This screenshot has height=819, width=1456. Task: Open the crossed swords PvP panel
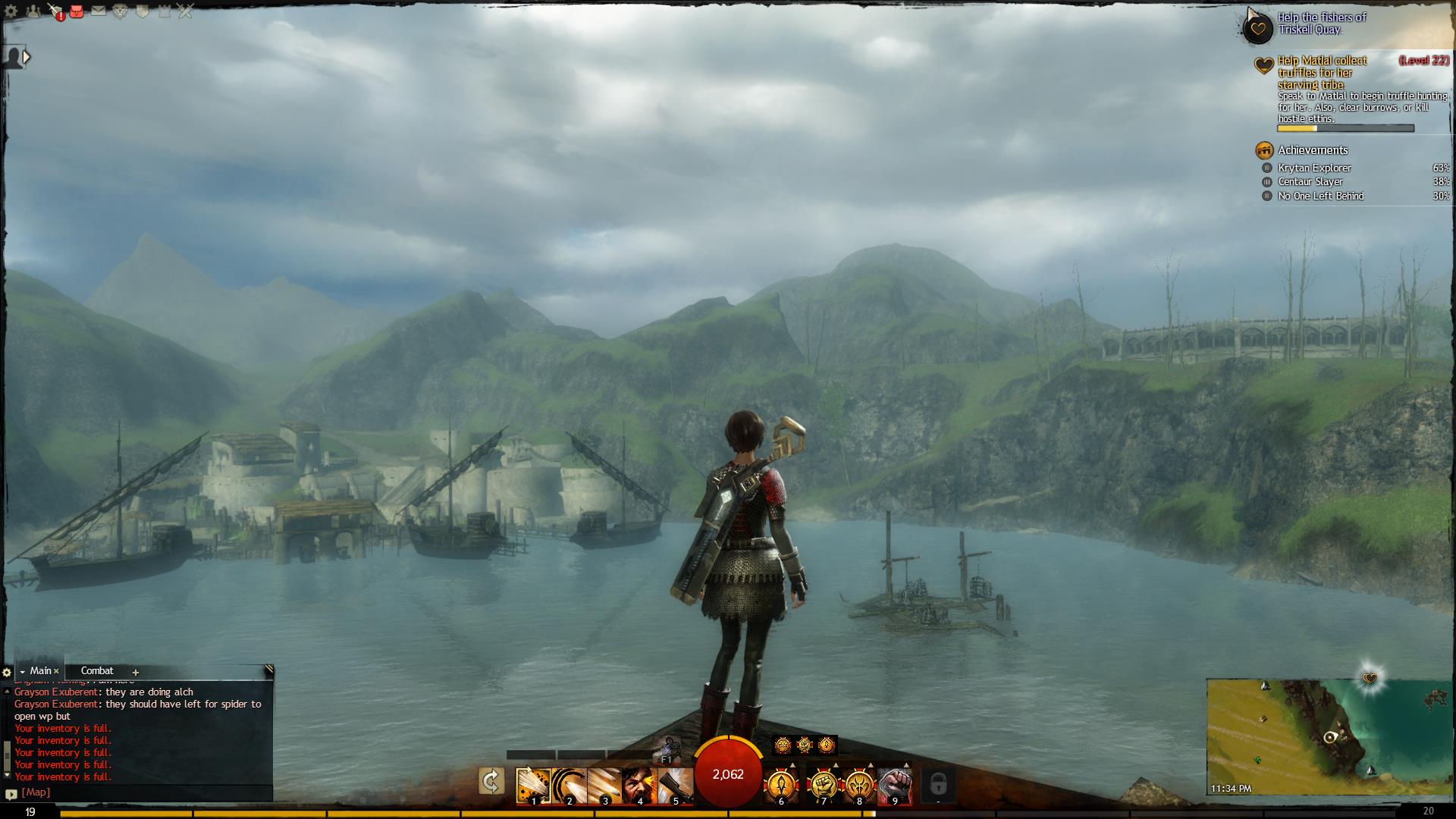pyautogui.click(x=185, y=11)
